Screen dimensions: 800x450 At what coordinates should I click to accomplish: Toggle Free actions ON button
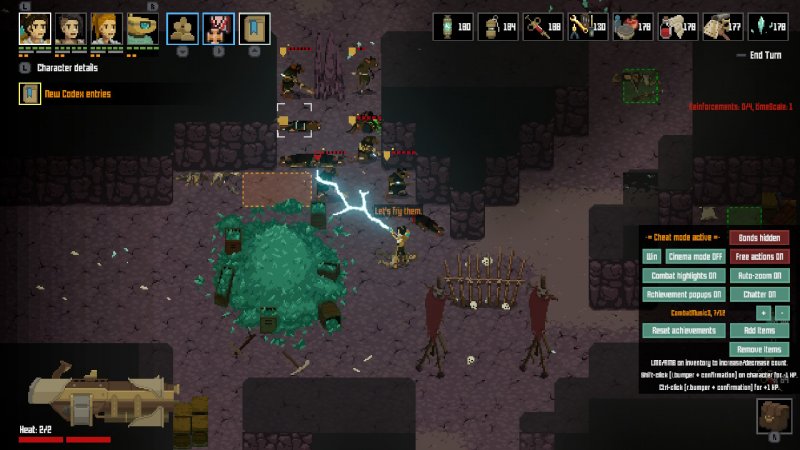(x=758, y=256)
